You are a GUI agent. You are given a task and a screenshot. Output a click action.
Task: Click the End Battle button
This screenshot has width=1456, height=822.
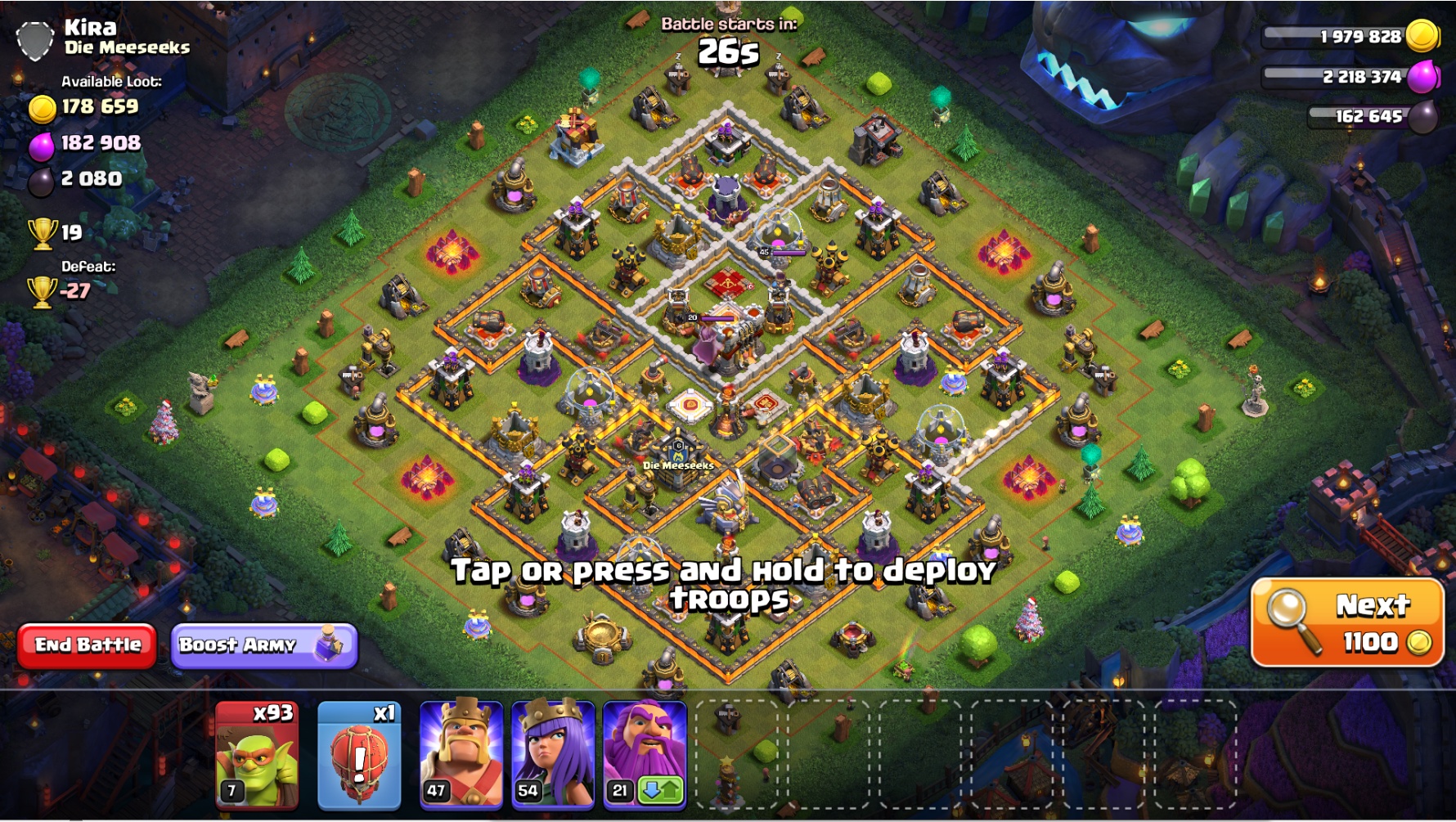coord(88,645)
